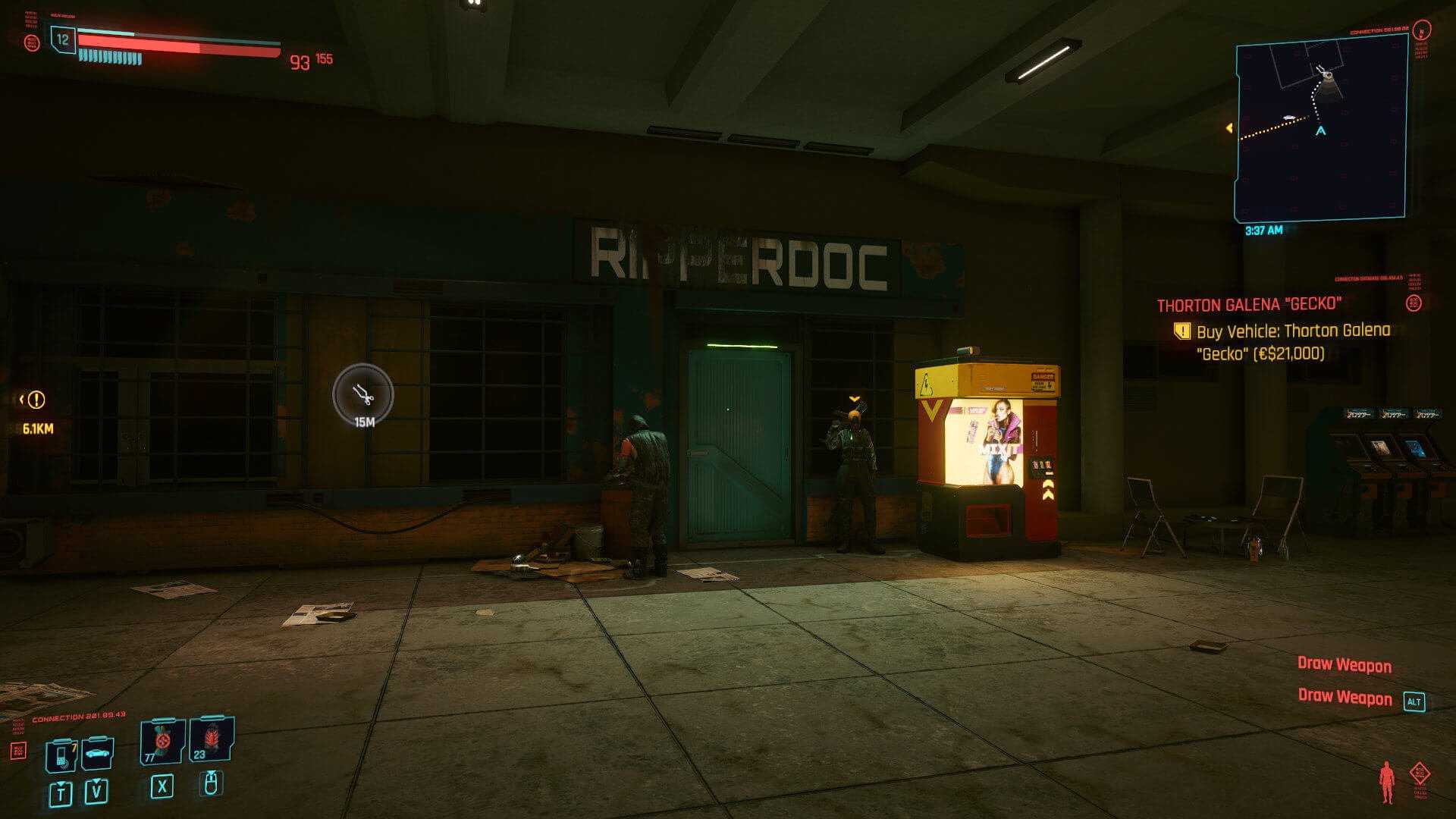Select the 6.1KM quest waypoint marker
This screenshot has height=819, width=1456.
(36, 400)
